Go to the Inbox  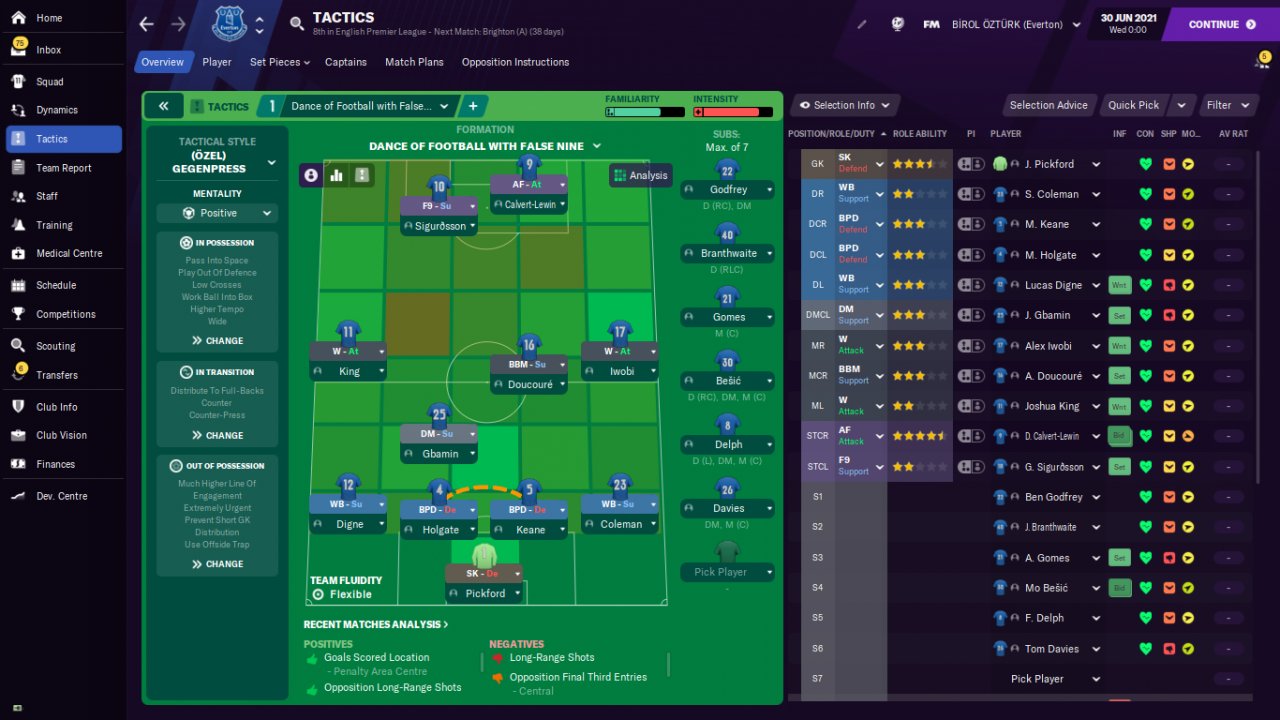(48, 50)
